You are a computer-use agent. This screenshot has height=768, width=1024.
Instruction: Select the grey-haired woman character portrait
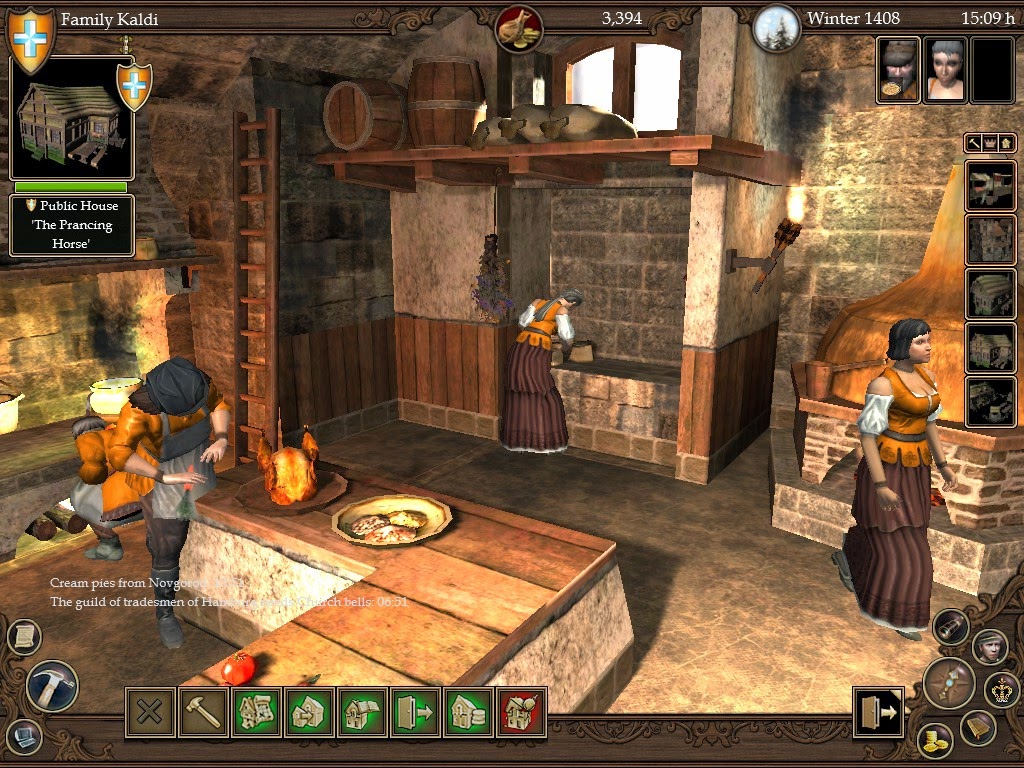point(944,70)
